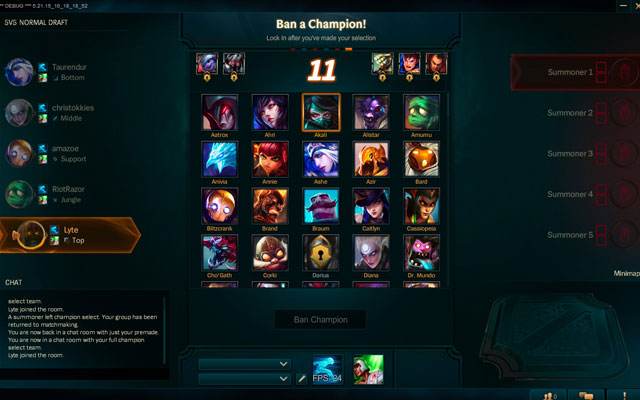This screenshot has height=400, width=640.
Task: Select Dr. Mundo champion tile
Action: coord(421,252)
